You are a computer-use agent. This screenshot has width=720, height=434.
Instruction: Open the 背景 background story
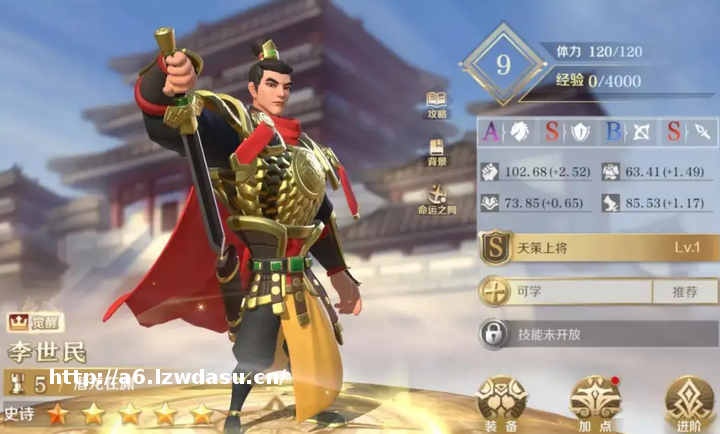[437, 151]
